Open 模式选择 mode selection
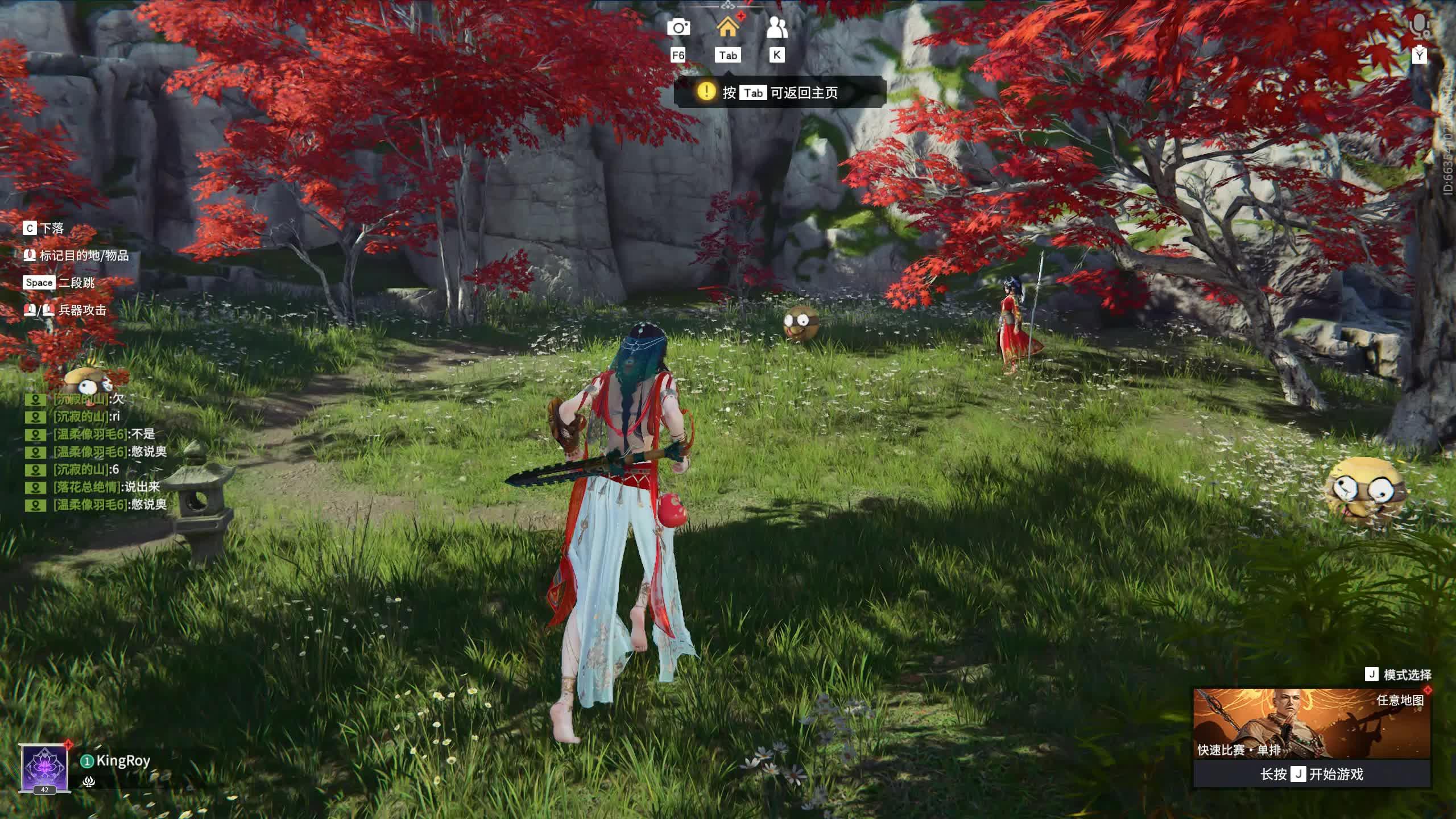This screenshot has height=819, width=1456. pyautogui.click(x=1399, y=675)
